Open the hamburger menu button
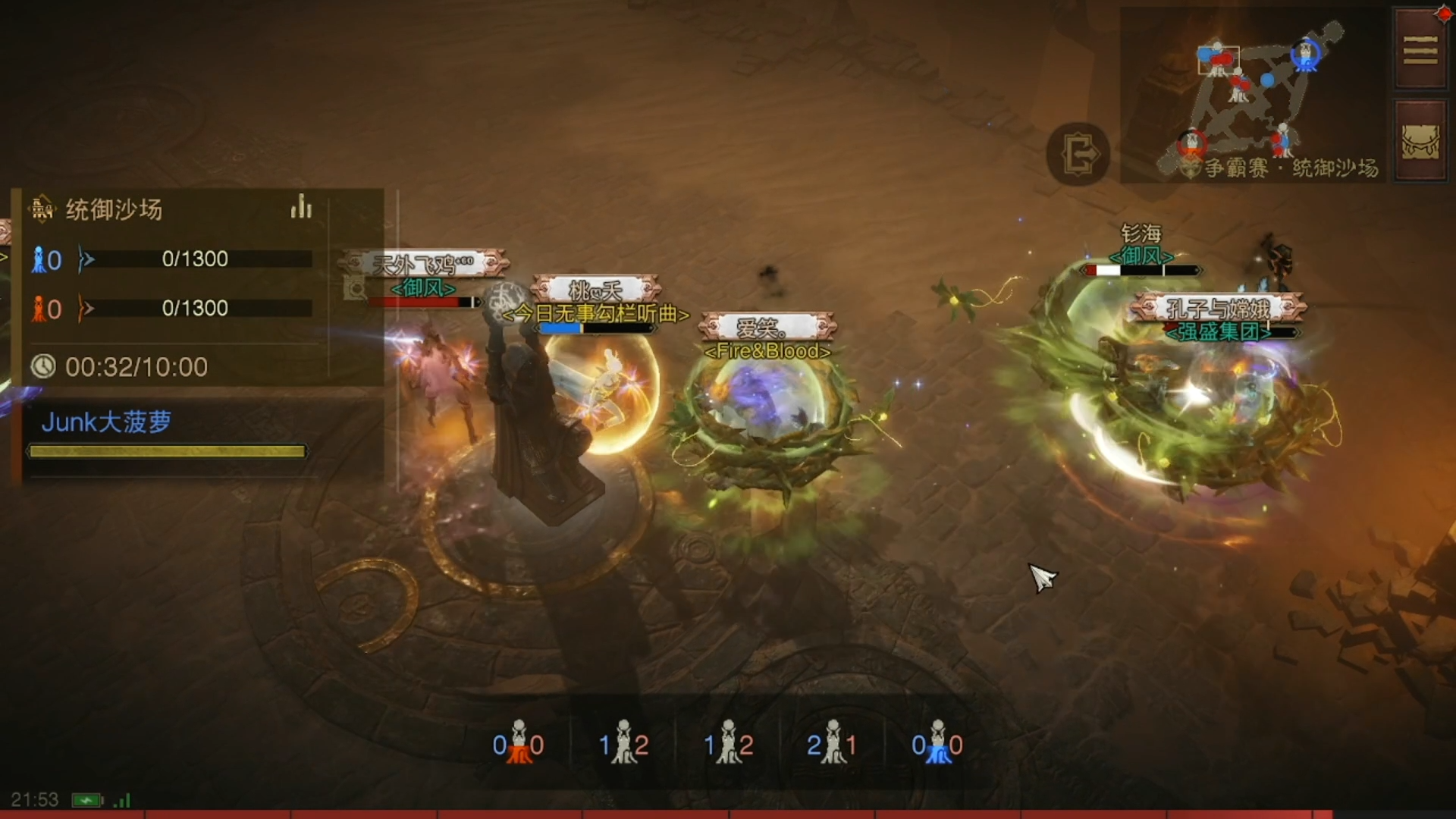 coord(1420,50)
